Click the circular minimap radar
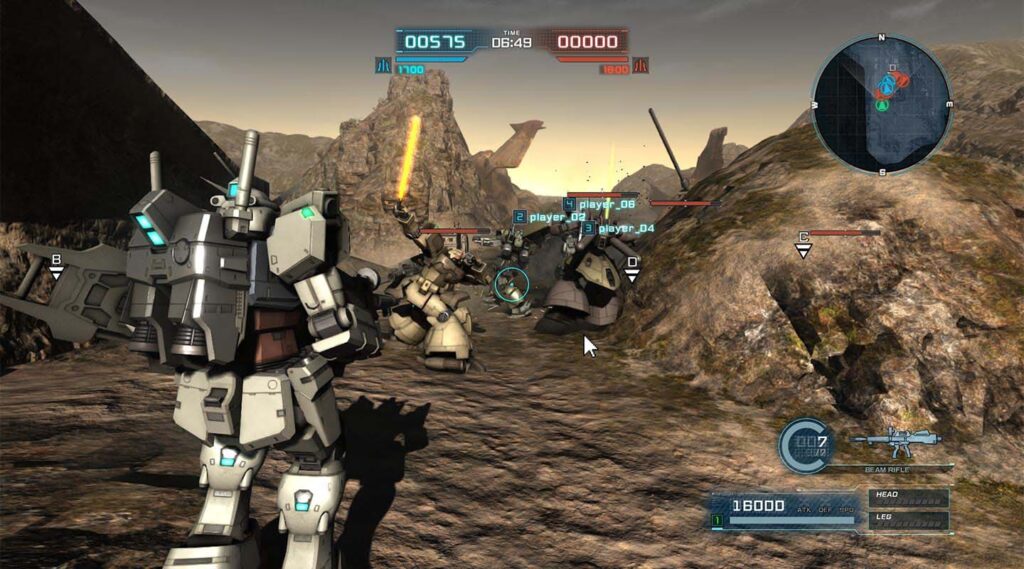This screenshot has height=569, width=1024. (x=881, y=104)
